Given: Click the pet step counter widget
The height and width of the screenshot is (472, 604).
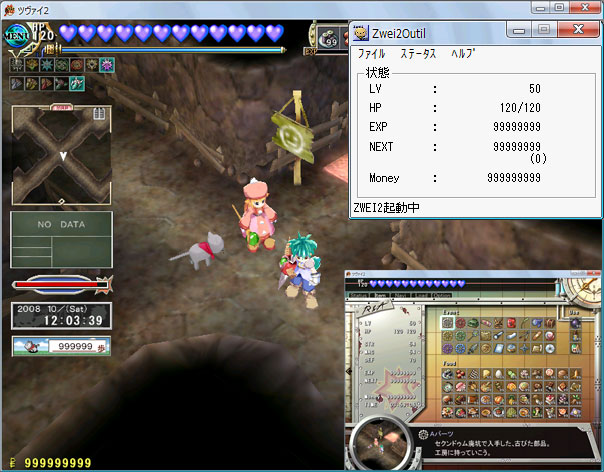Looking at the screenshot, I should (60, 346).
